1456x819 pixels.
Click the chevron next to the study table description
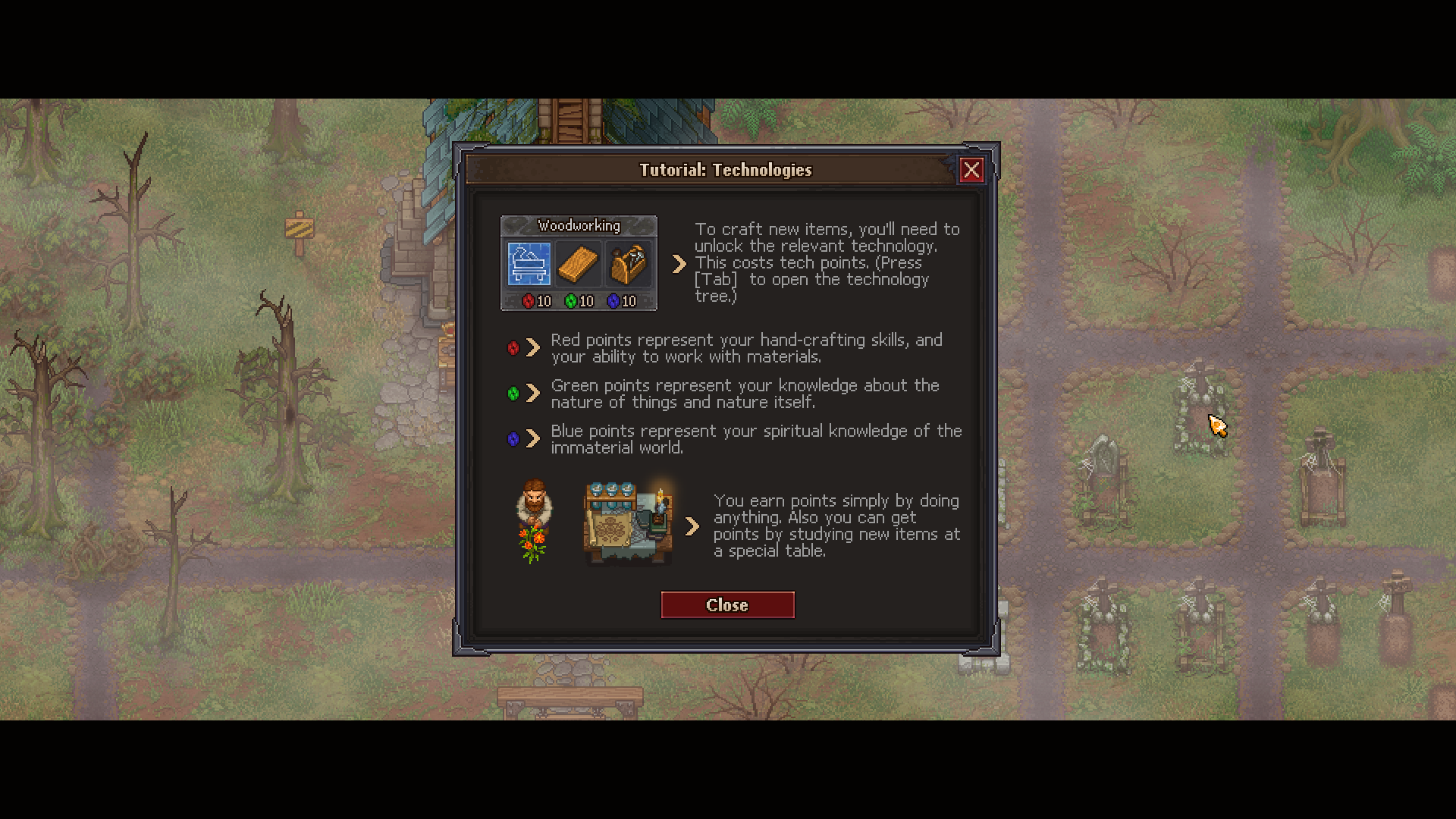click(x=692, y=526)
